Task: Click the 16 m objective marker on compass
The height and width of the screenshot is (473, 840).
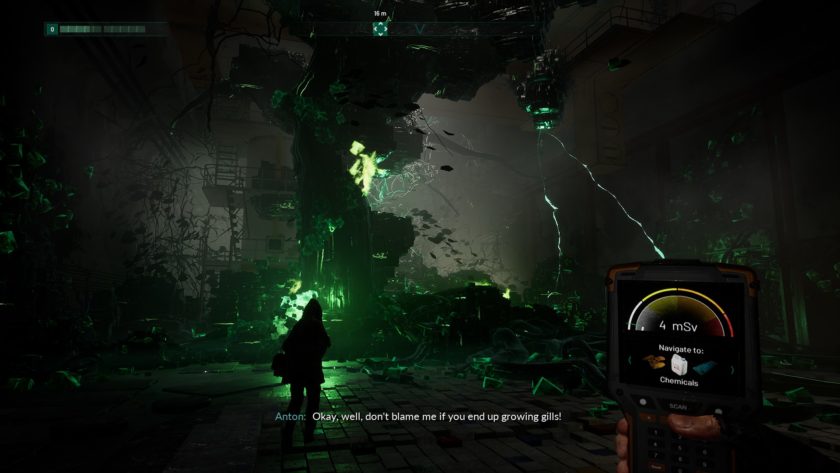Action: (379, 29)
